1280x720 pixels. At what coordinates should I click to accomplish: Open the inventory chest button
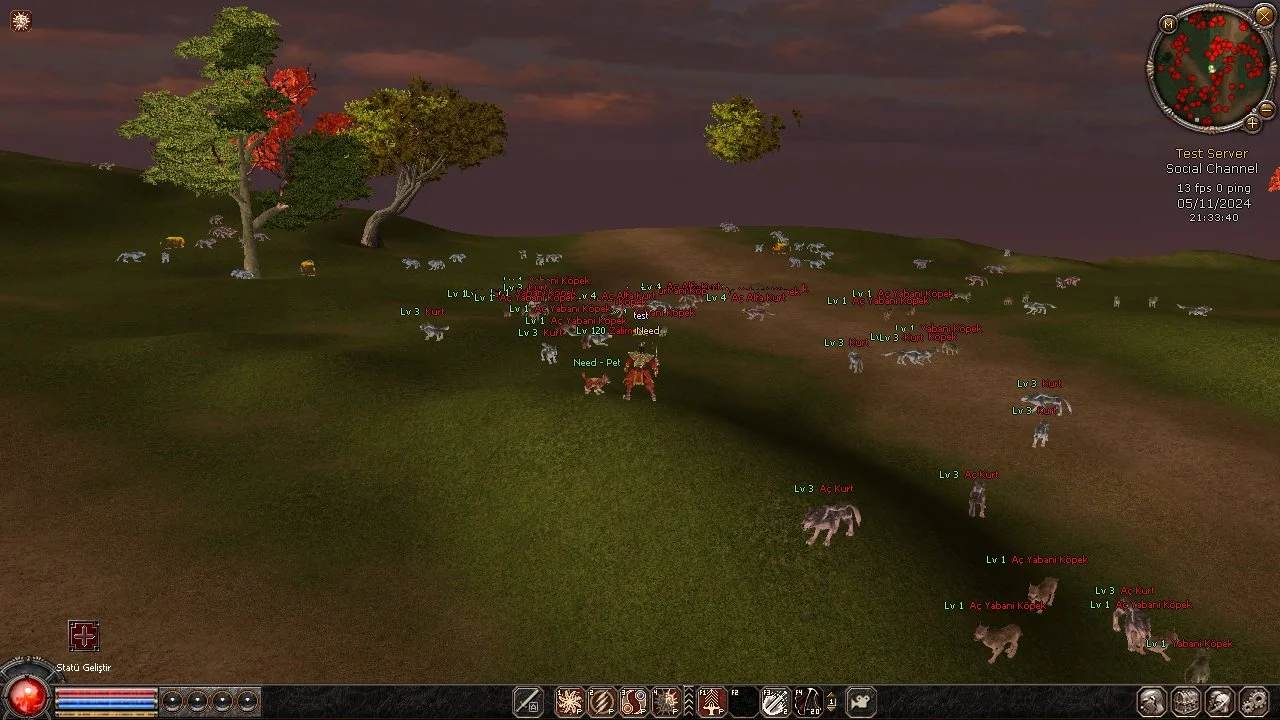pos(1186,701)
